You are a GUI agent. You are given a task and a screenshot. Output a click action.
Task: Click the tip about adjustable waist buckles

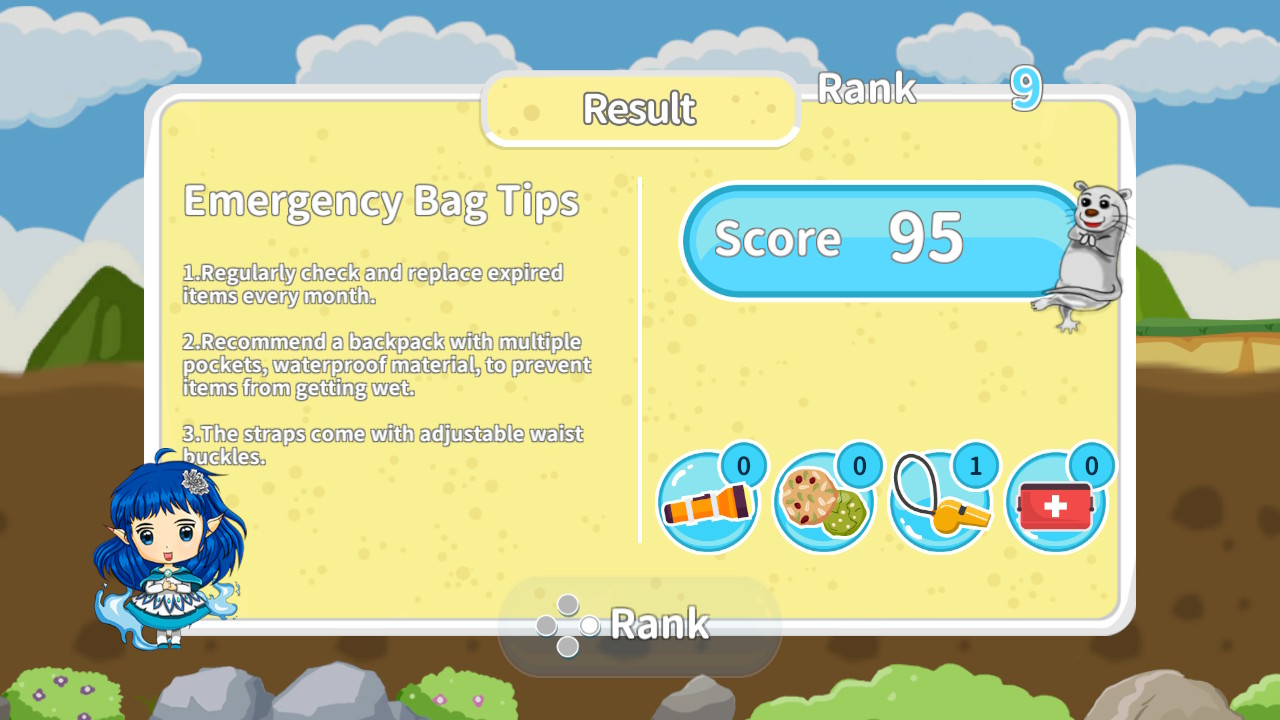click(383, 445)
